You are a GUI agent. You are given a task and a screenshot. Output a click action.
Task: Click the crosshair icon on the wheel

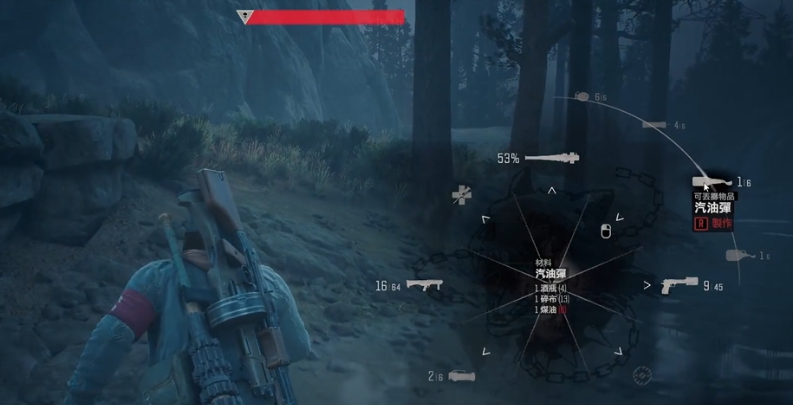tap(641, 376)
